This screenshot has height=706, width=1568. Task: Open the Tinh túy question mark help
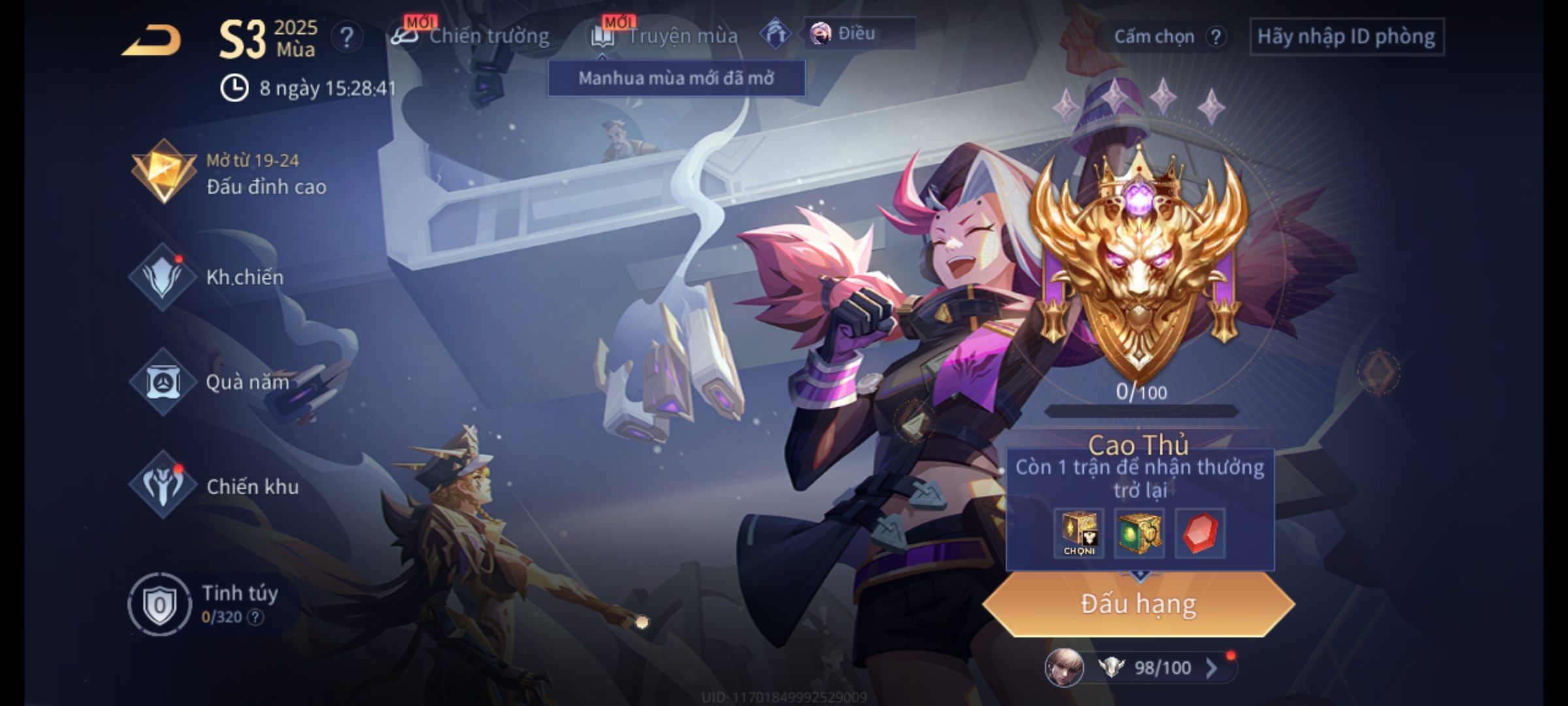[255, 617]
